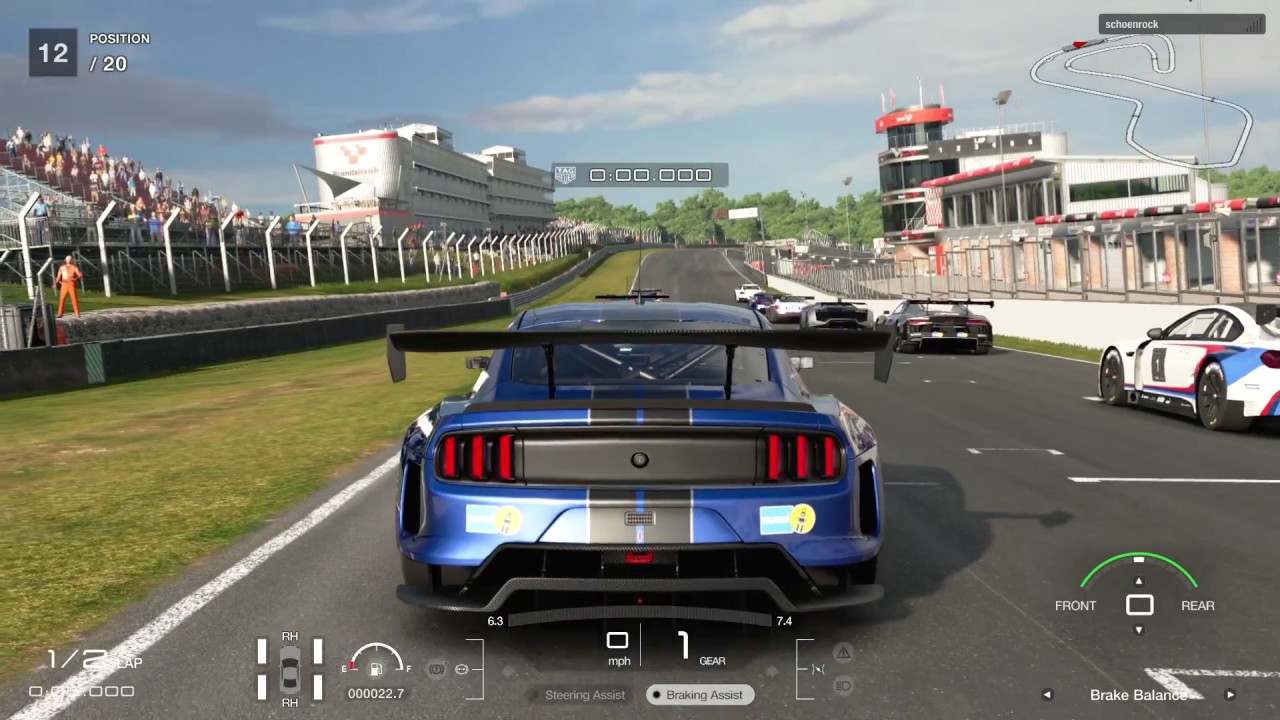The width and height of the screenshot is (1280, 720).
Task: Click the tire wear car diagram
Action: [289, 668]
